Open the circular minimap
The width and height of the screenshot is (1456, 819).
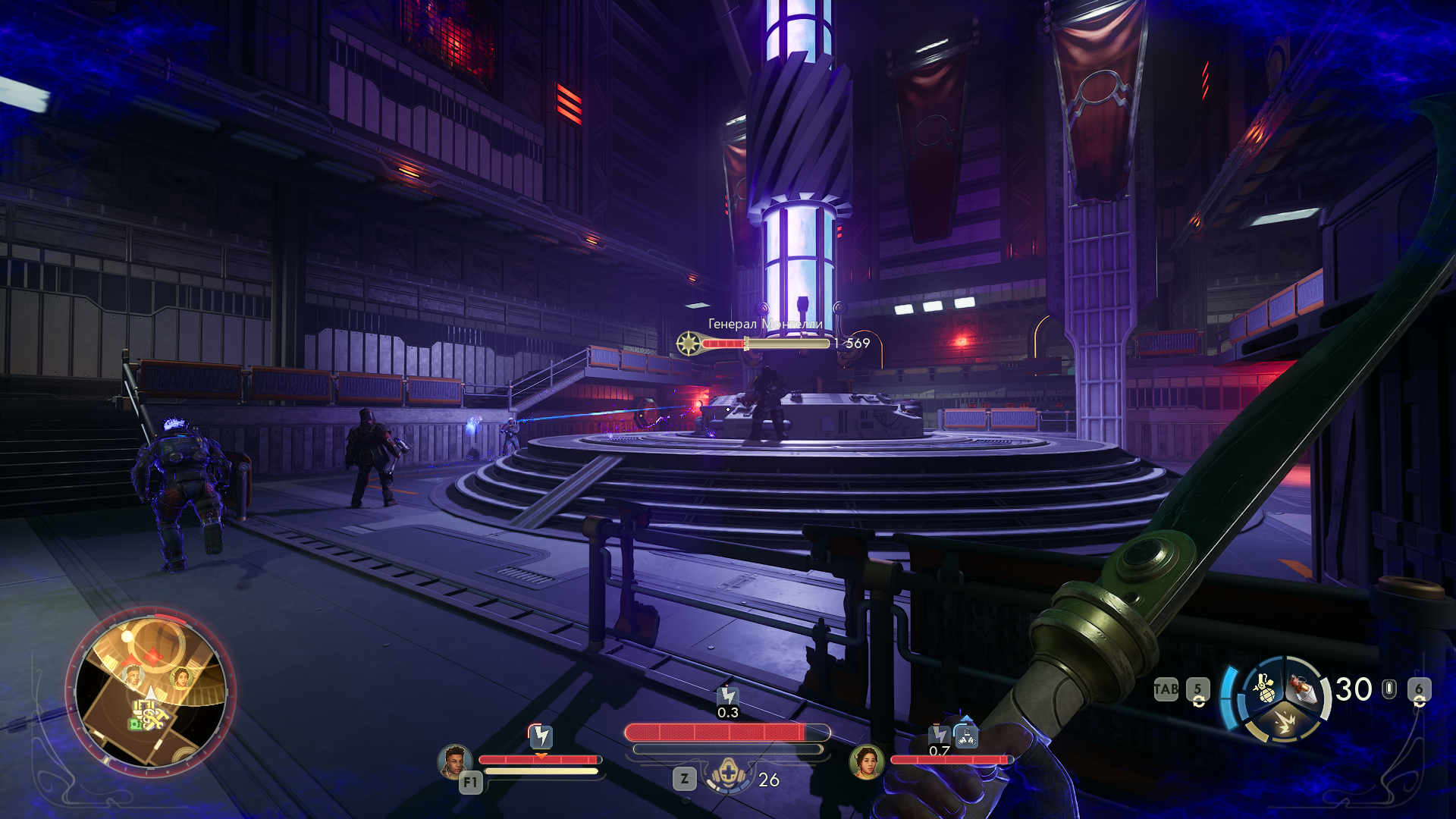[151, 691]
